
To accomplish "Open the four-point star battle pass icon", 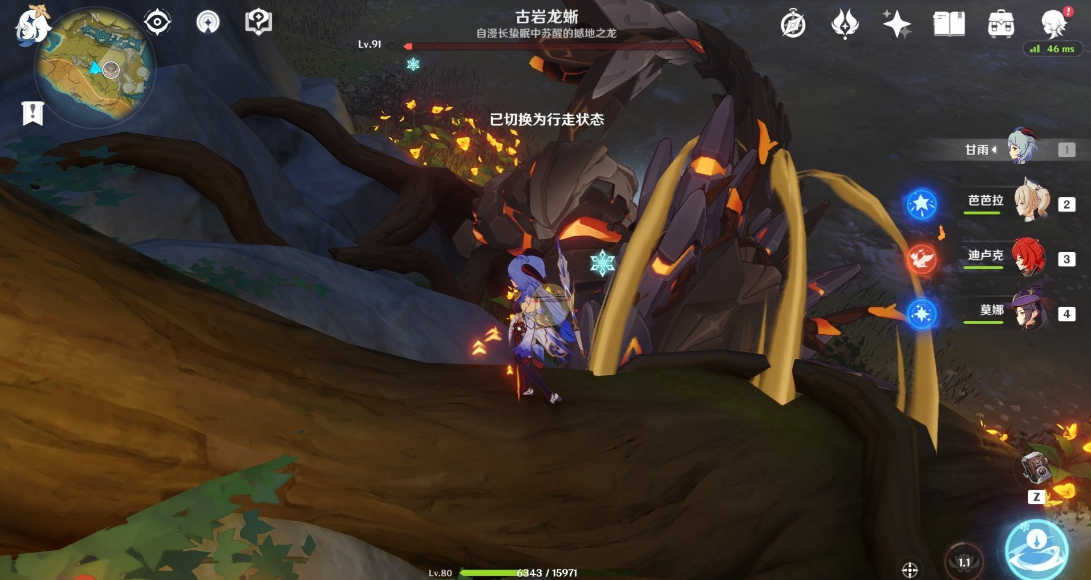I will point(897,24).
